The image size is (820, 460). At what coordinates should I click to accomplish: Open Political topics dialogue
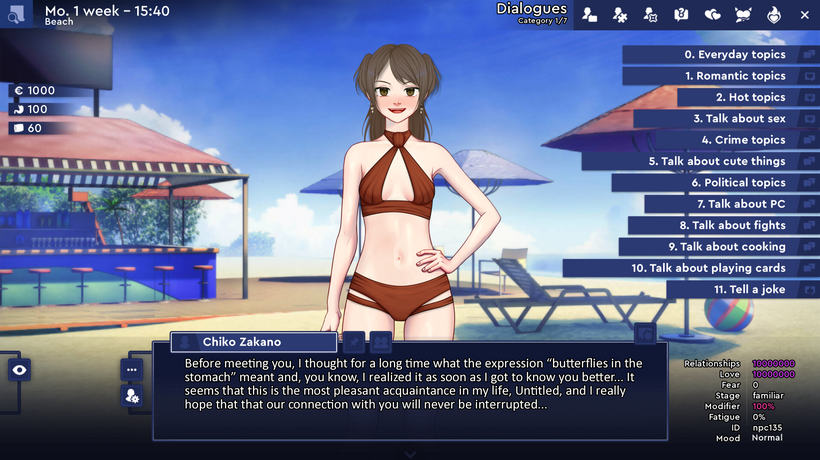[737, 183]
